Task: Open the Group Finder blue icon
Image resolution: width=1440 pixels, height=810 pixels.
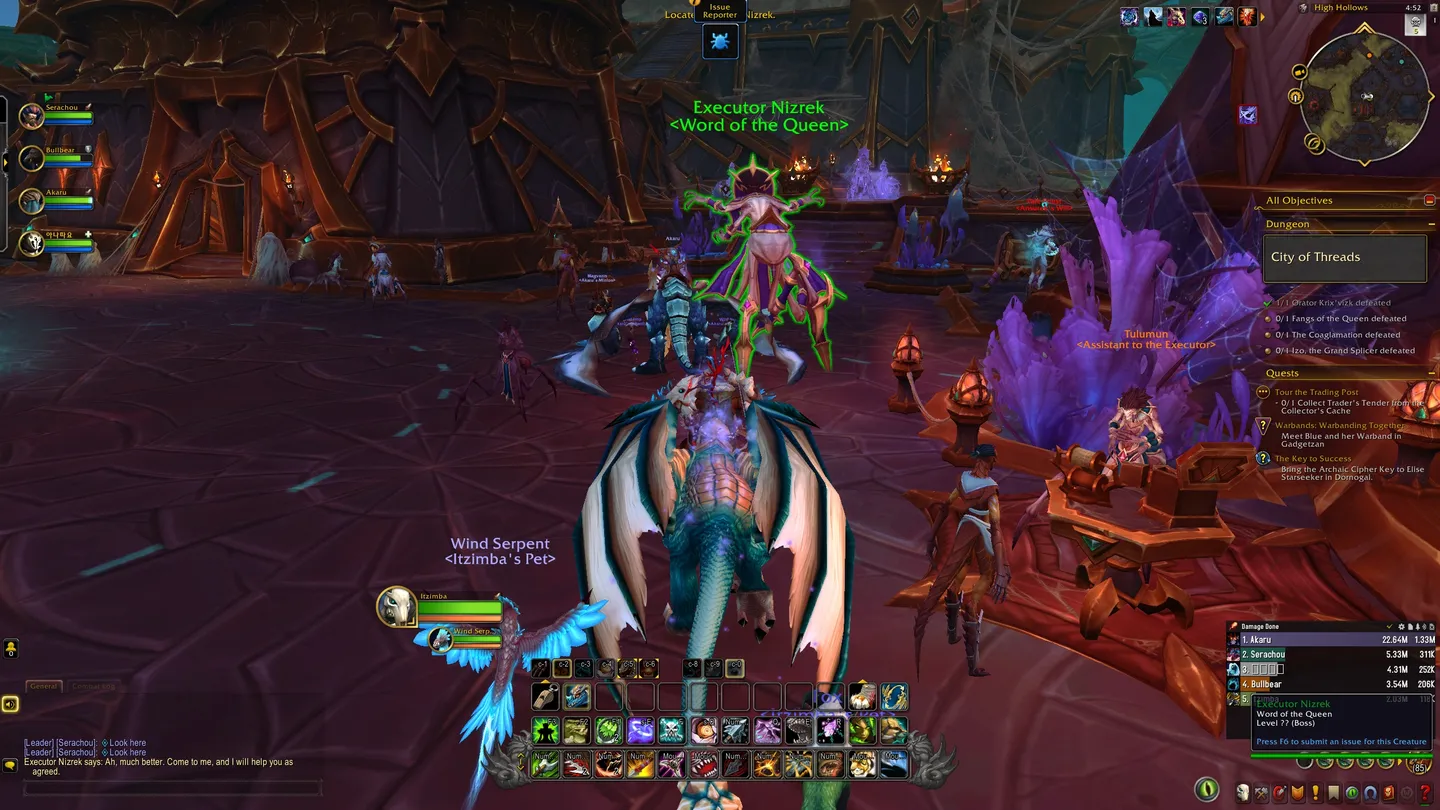Action: click(x=1370, y=790)
